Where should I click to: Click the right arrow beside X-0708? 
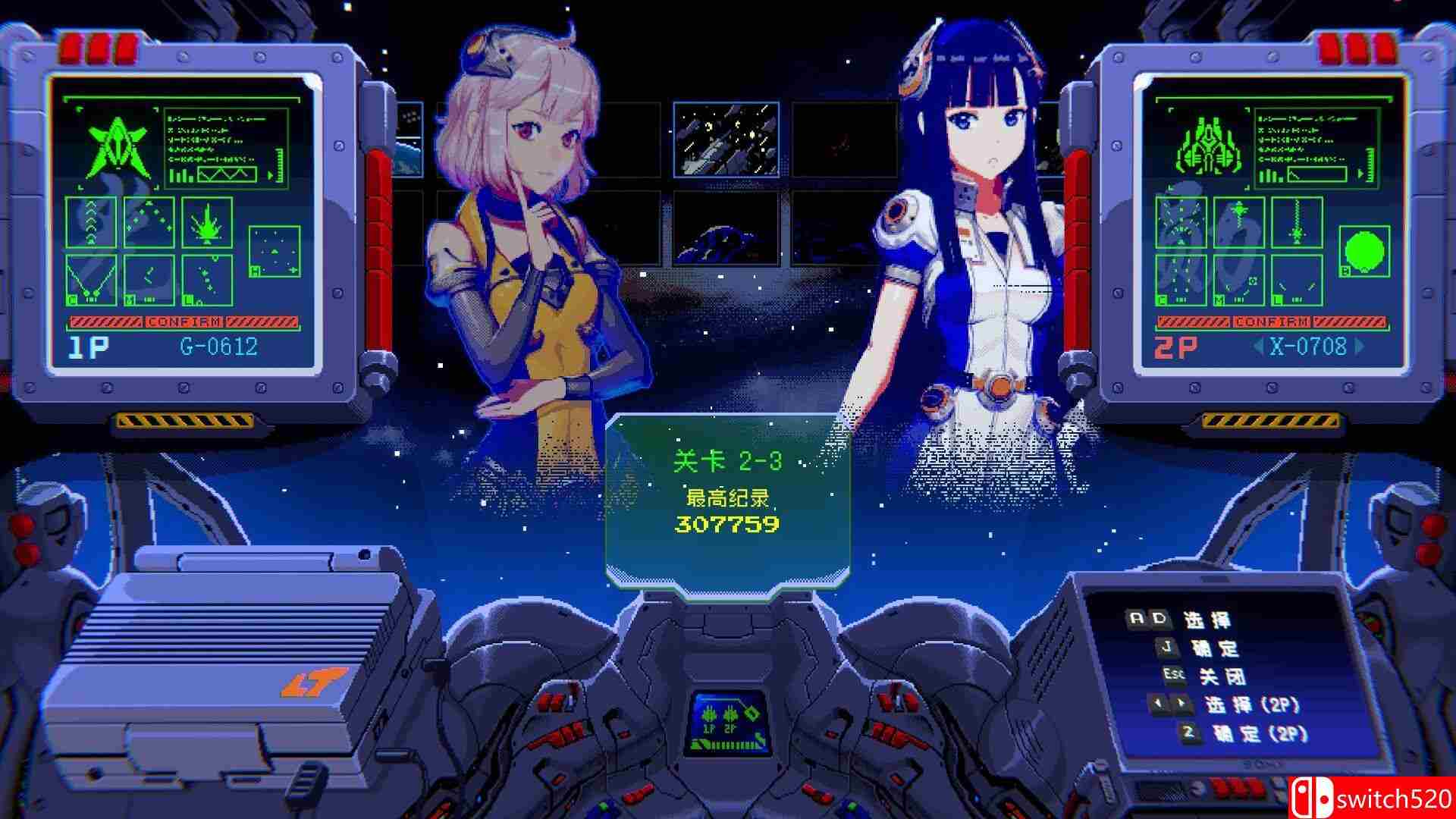[1358, 346]
